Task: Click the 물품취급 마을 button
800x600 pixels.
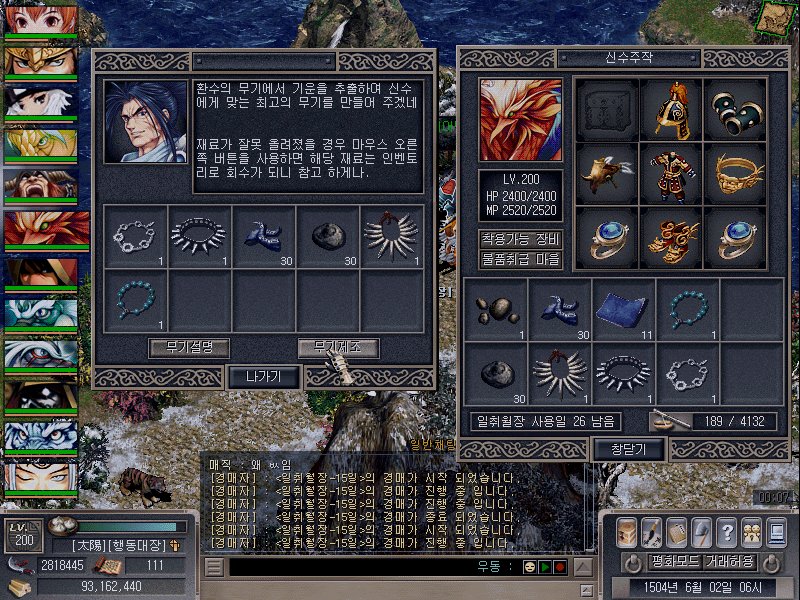Action: (x=520, y=259)
